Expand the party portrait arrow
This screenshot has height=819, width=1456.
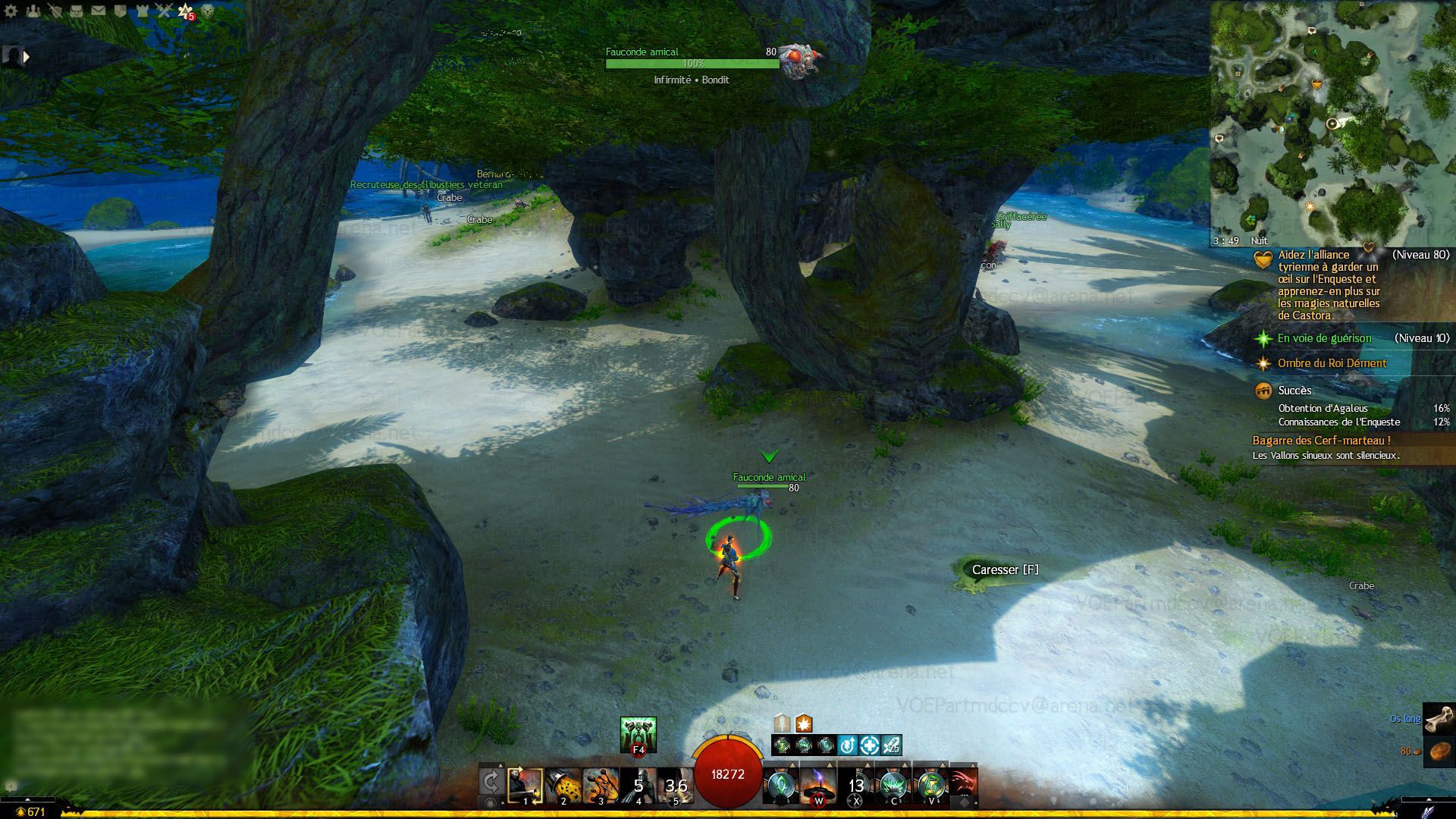click(27, 56)
